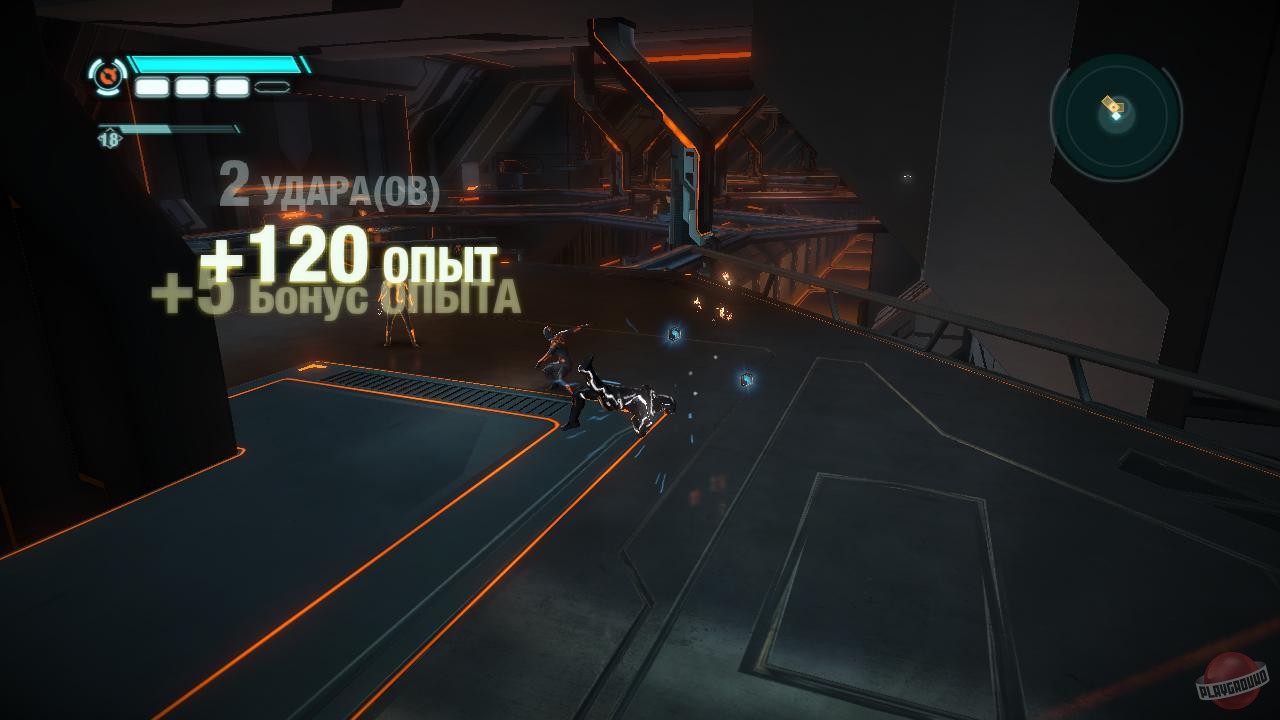The height and width of the screenshot is (720, 1280).
Task: Expand the energy cell tray
Action: tap(210, 86)
